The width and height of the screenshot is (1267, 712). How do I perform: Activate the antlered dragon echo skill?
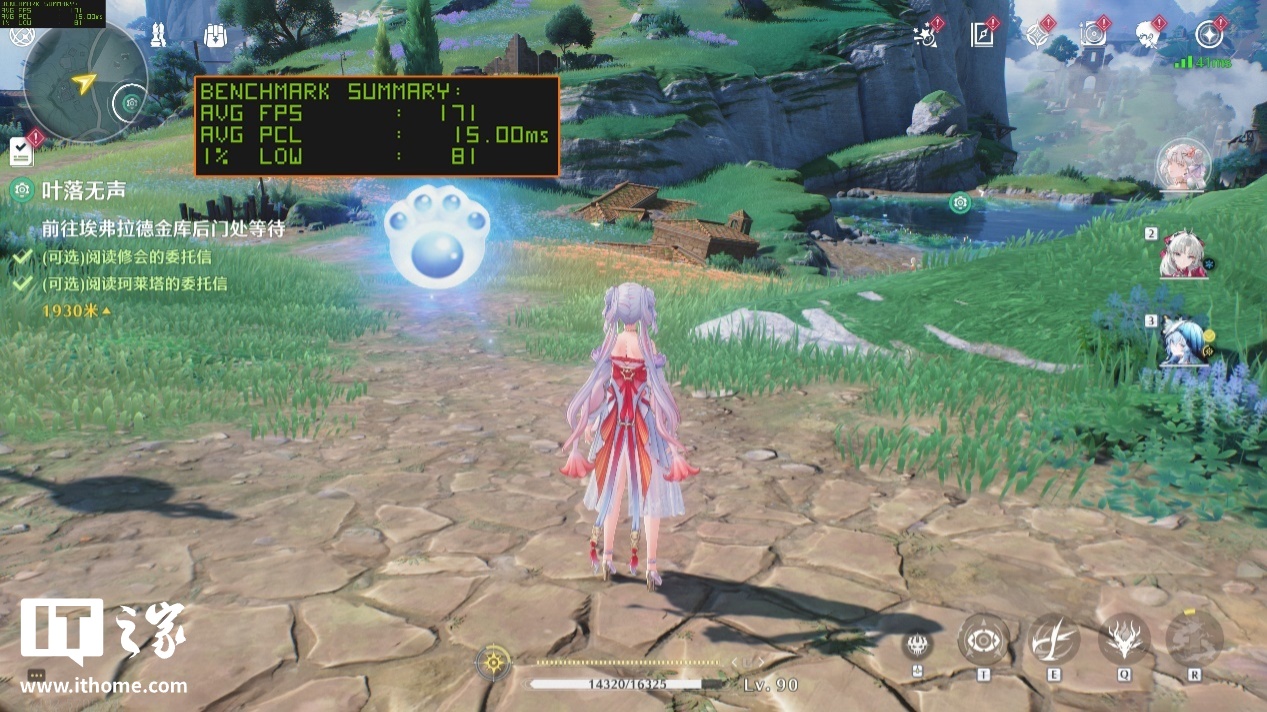[1124, 639]
